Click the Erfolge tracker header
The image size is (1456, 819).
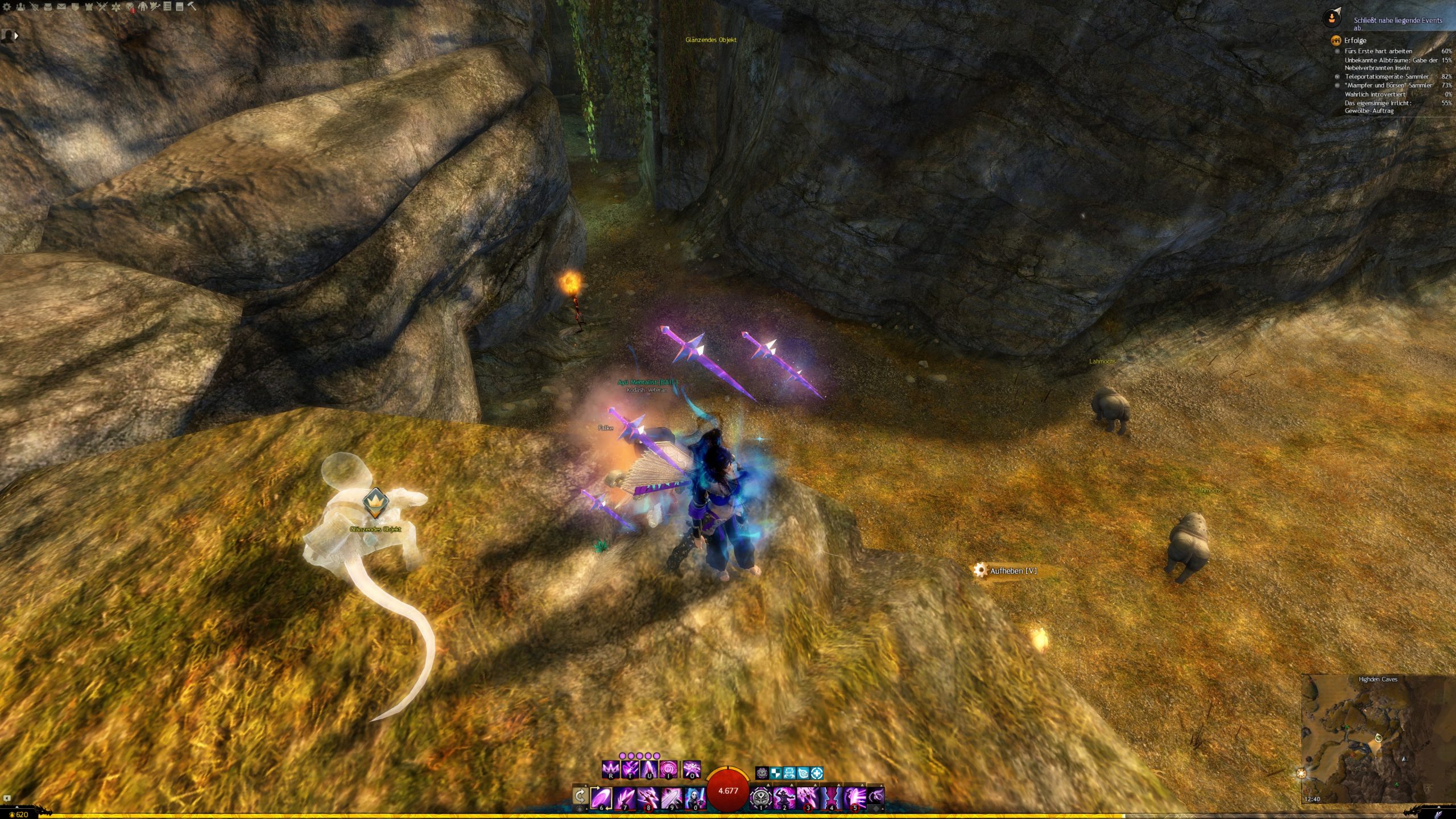pos(1355,40)
